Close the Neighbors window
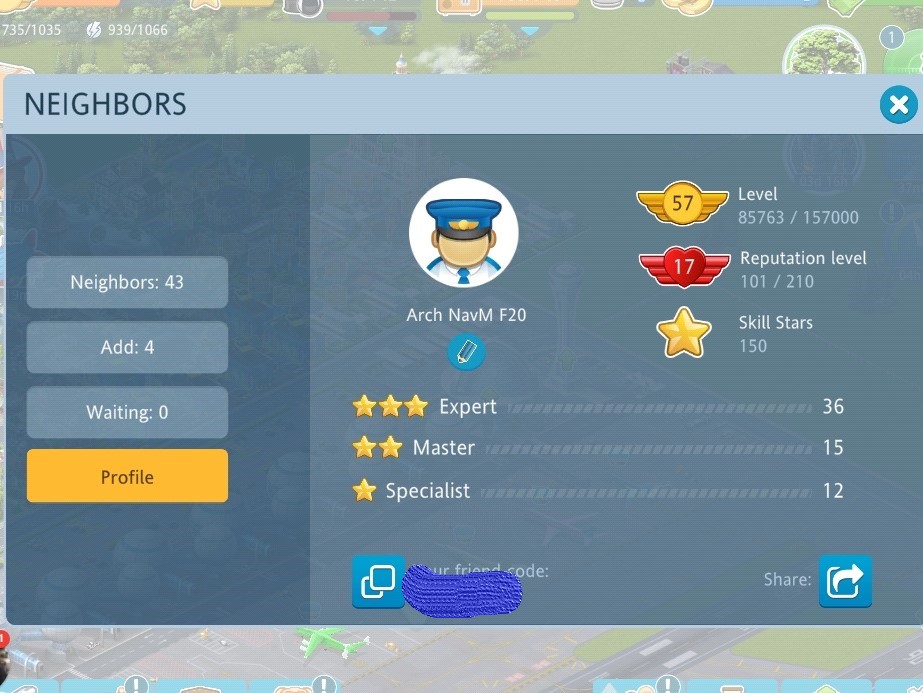 [x=898, y=104]
